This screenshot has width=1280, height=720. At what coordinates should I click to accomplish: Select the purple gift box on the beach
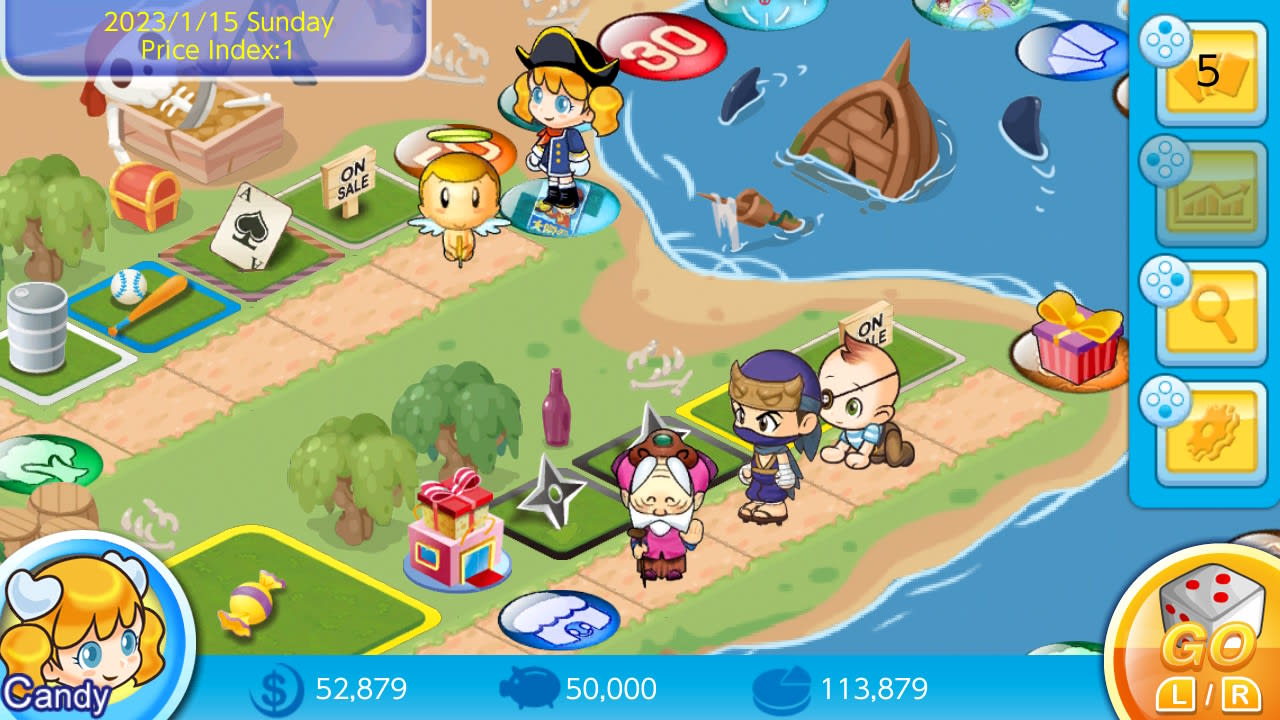pyautogui.click(x=1077, y=335)
